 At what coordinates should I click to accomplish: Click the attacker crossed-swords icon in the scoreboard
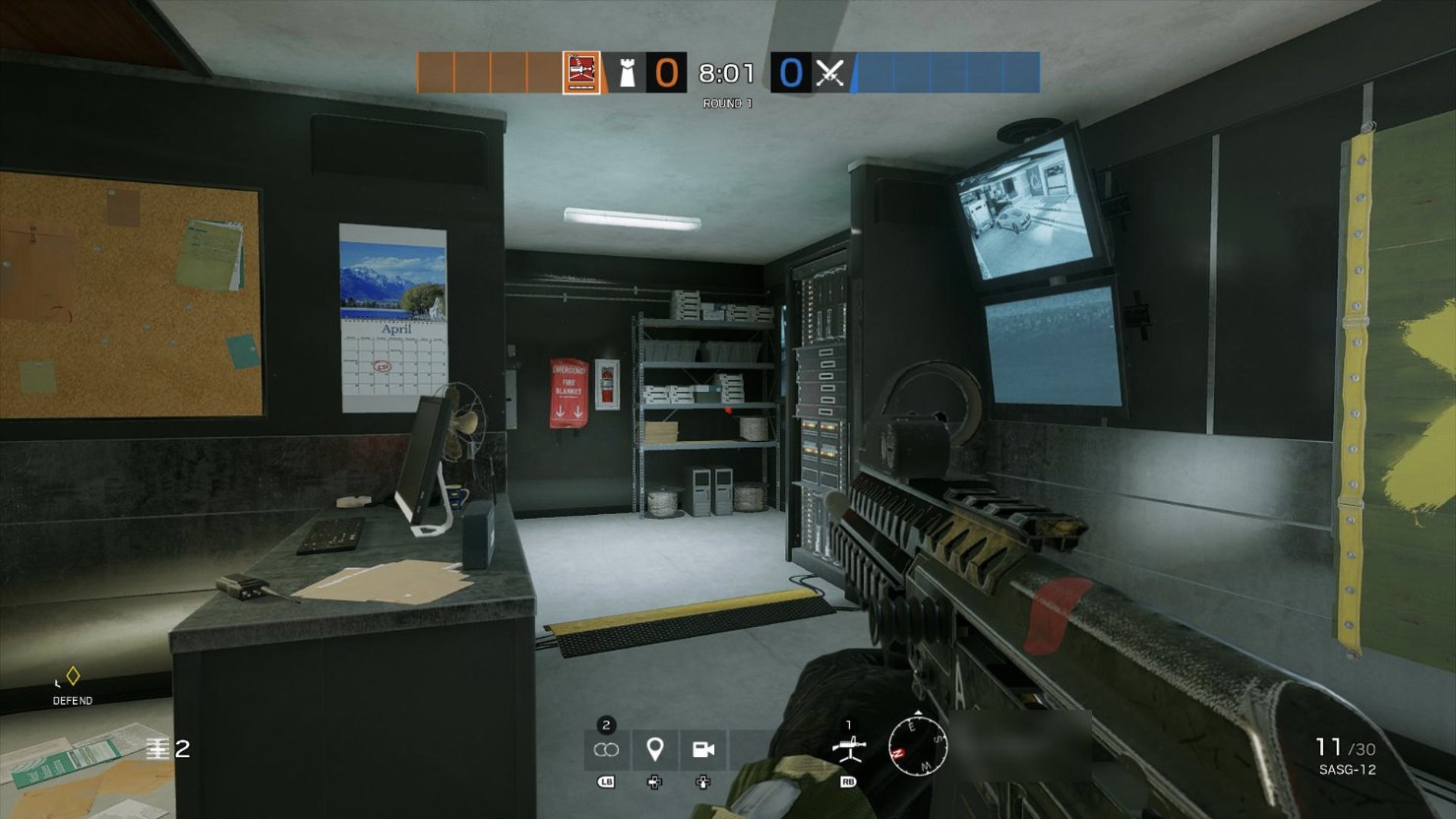tap(827, 73)
